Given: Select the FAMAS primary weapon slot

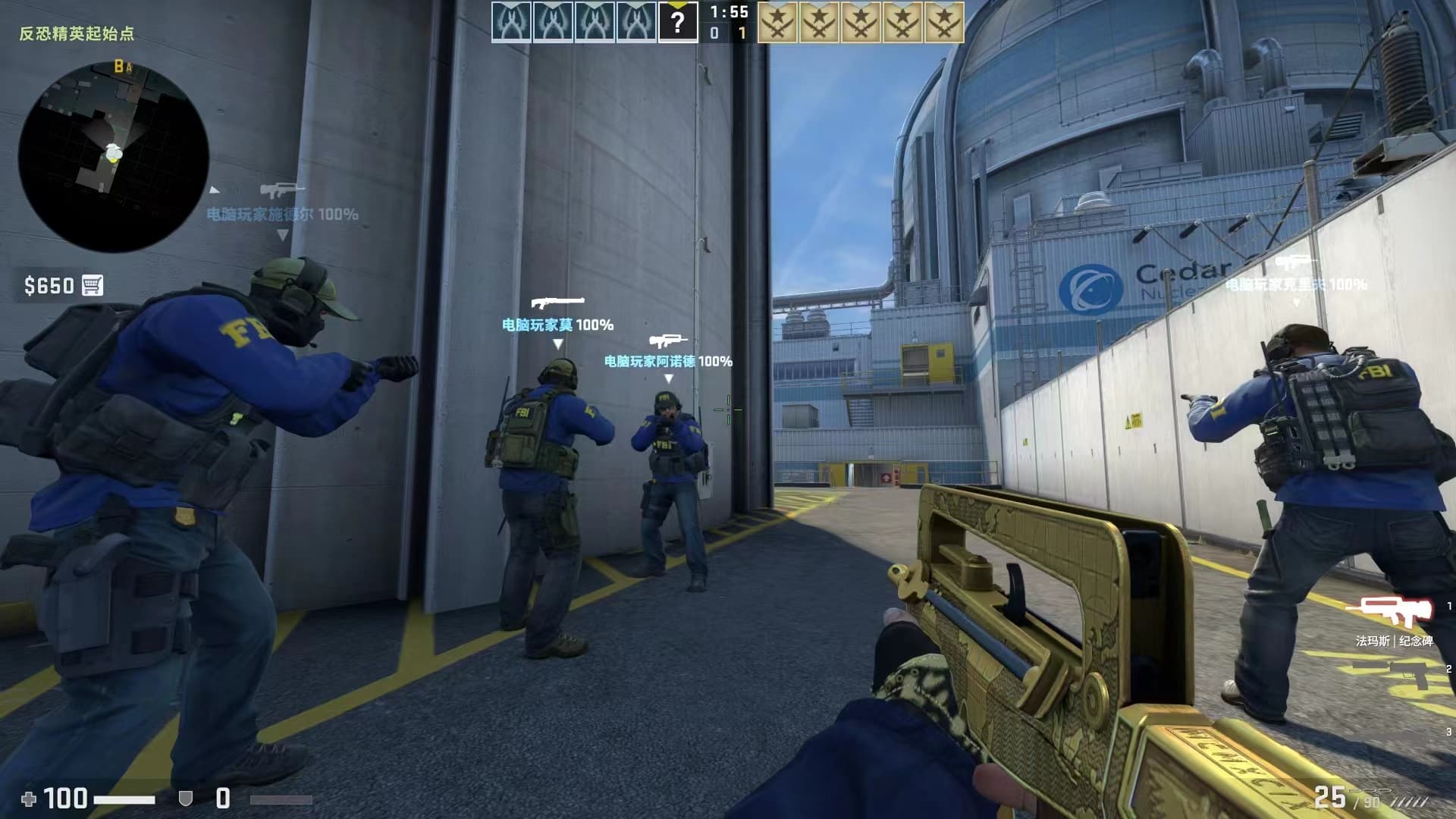Looking at the screenshot, I should click(x=1388, y=611).
